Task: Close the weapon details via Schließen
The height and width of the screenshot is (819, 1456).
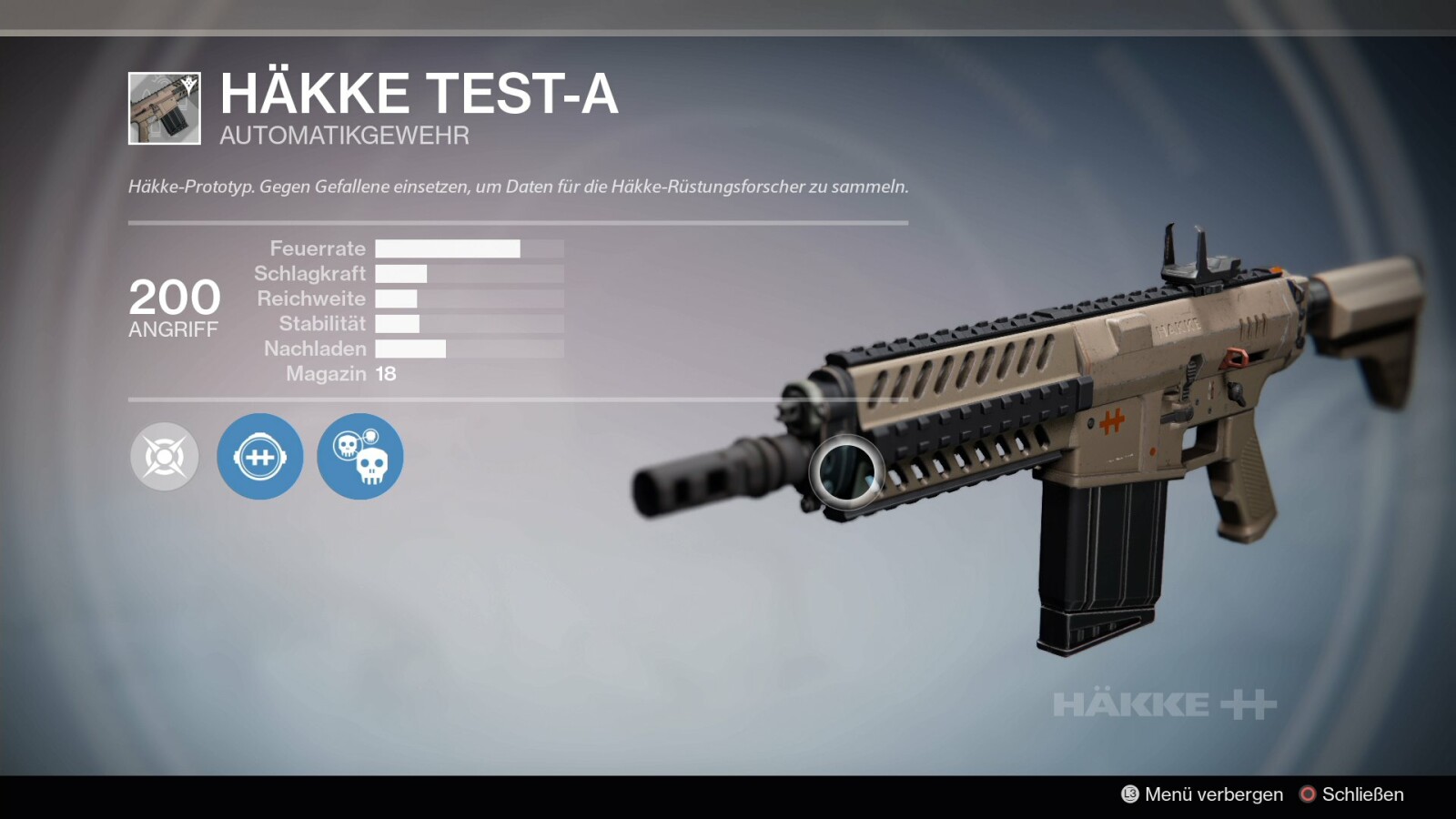Action: tap(1351, 794)
